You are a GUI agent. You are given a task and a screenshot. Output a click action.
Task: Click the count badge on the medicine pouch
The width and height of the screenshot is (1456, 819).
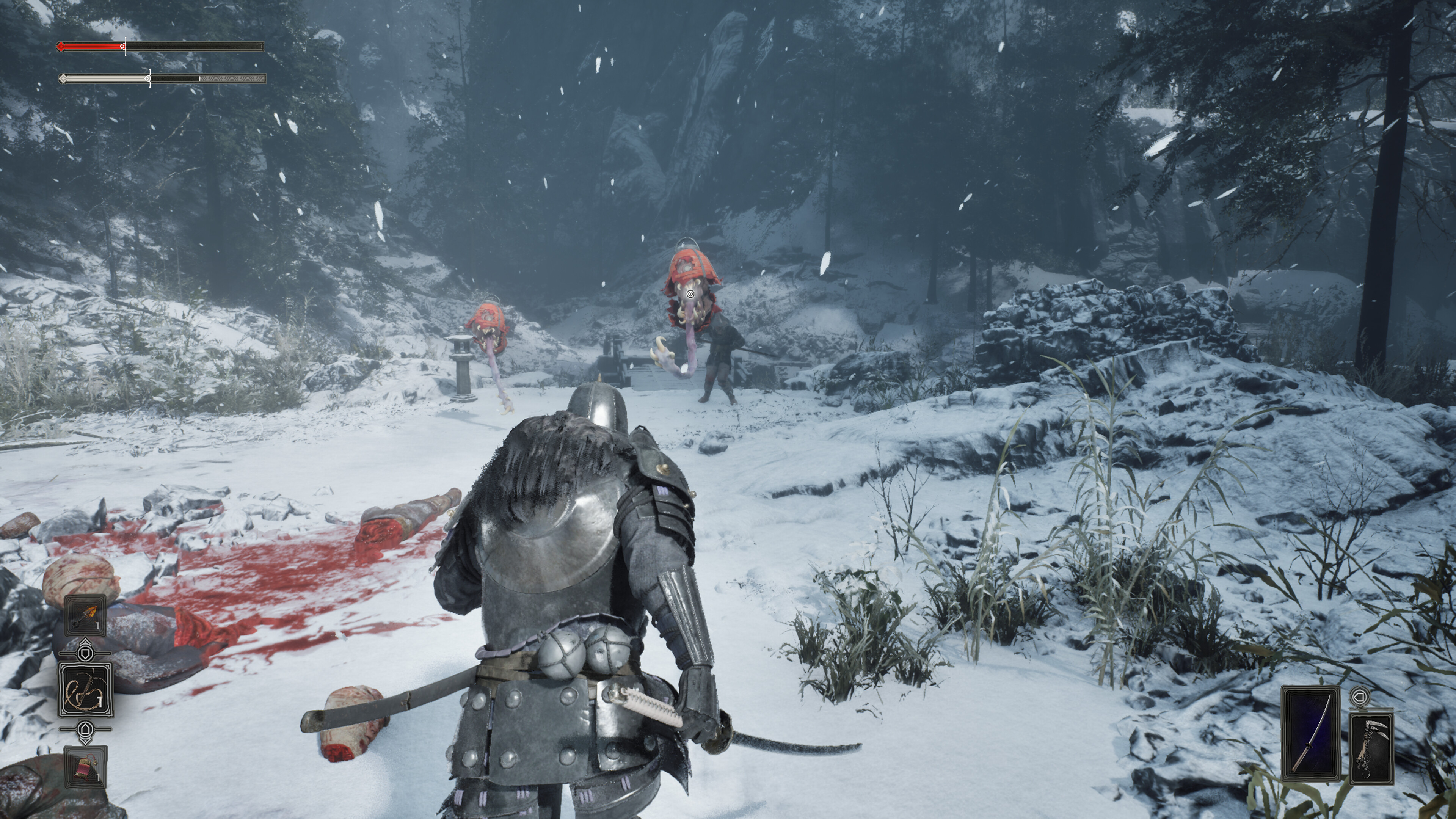click(99, 778)
